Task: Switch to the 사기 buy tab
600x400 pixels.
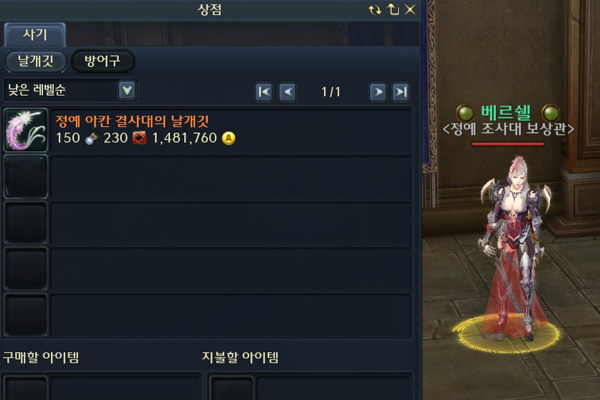Action: (x=35, y=35)
